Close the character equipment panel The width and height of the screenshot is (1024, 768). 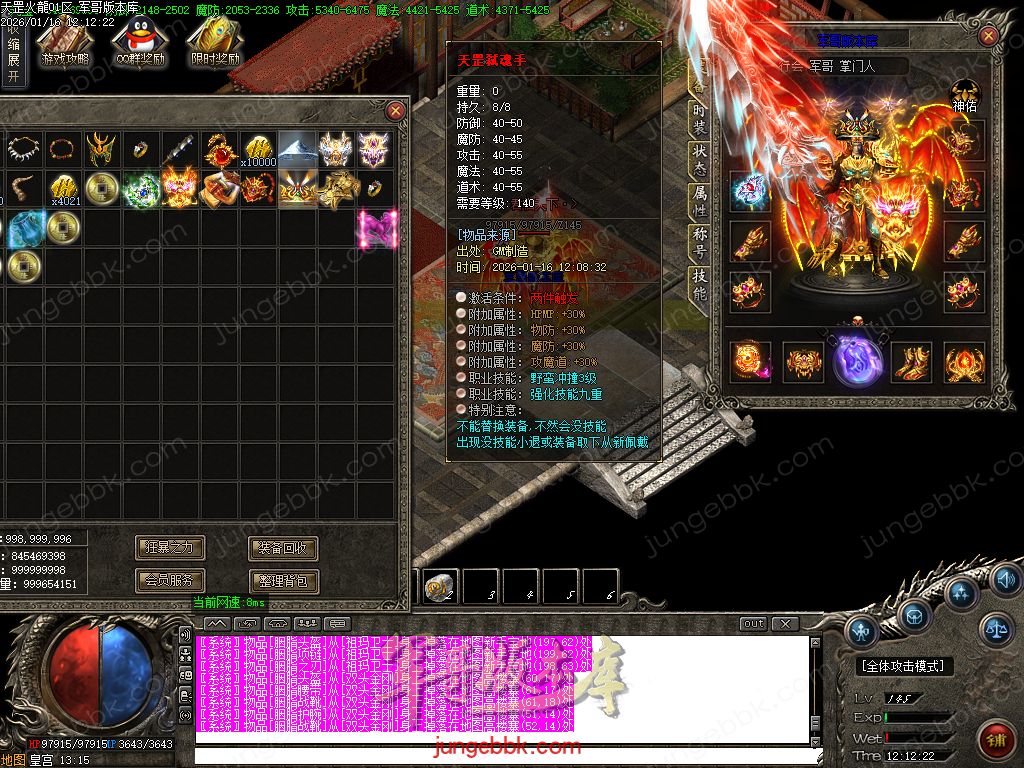(988, 36)
